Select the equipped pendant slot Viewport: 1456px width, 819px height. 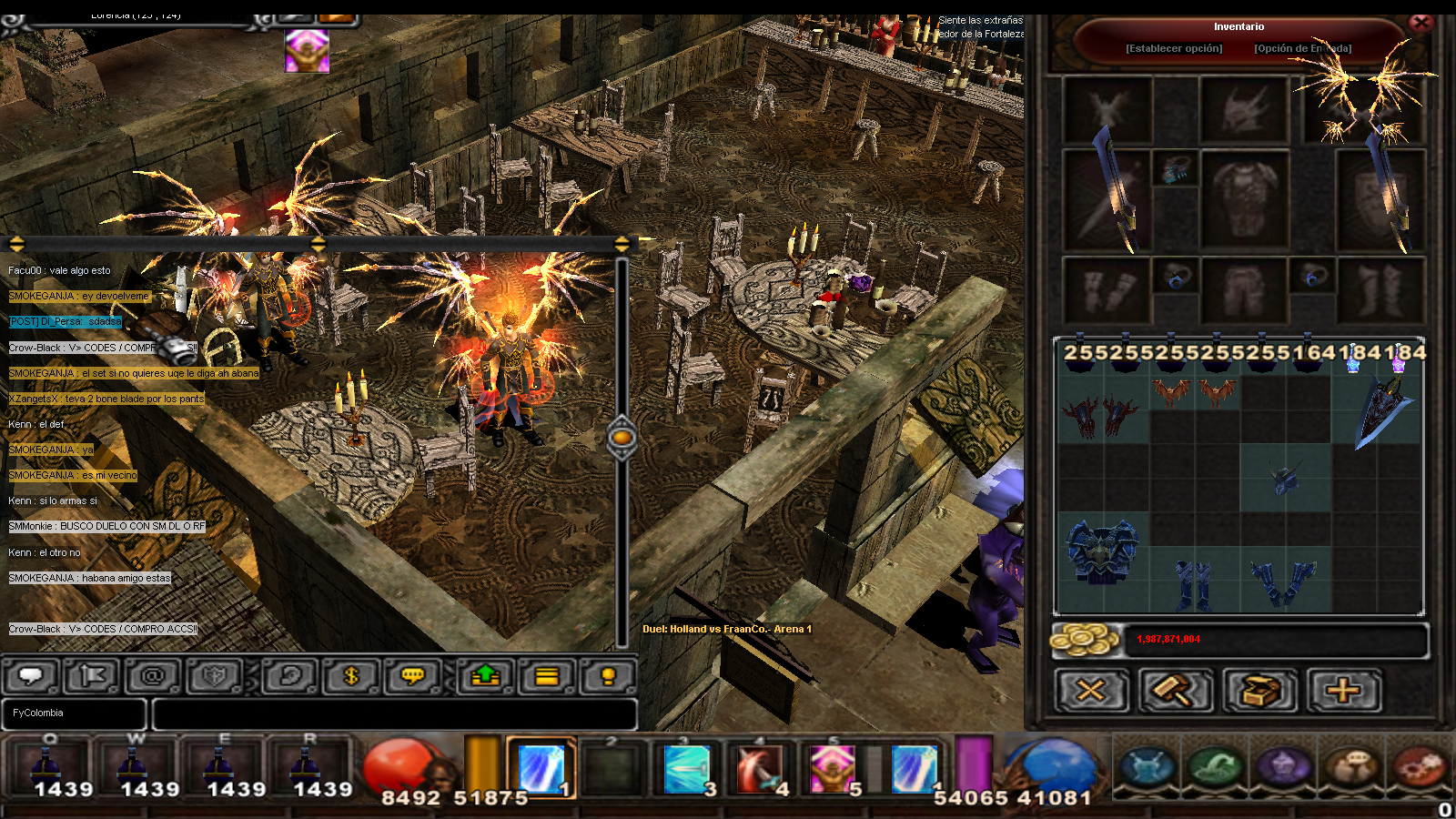(x=1175, y=168)
